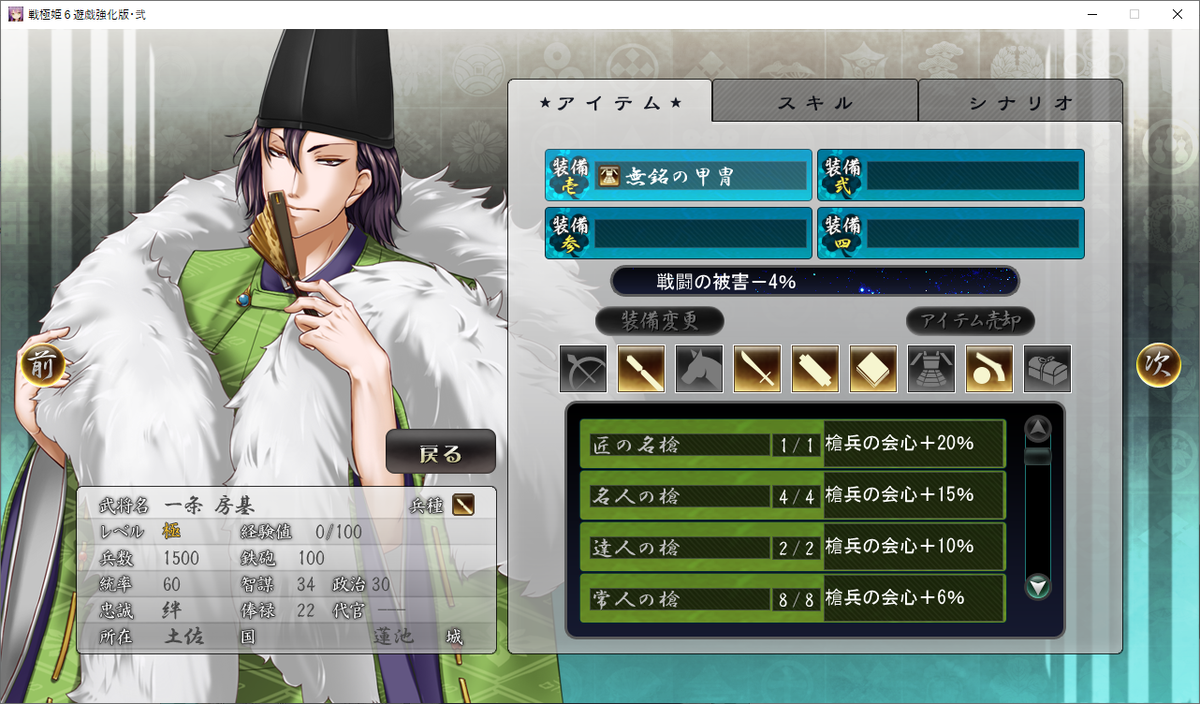This screenshot has height=704, width=1200.
Task: Filter items by the bow icon
Action: 583,369
